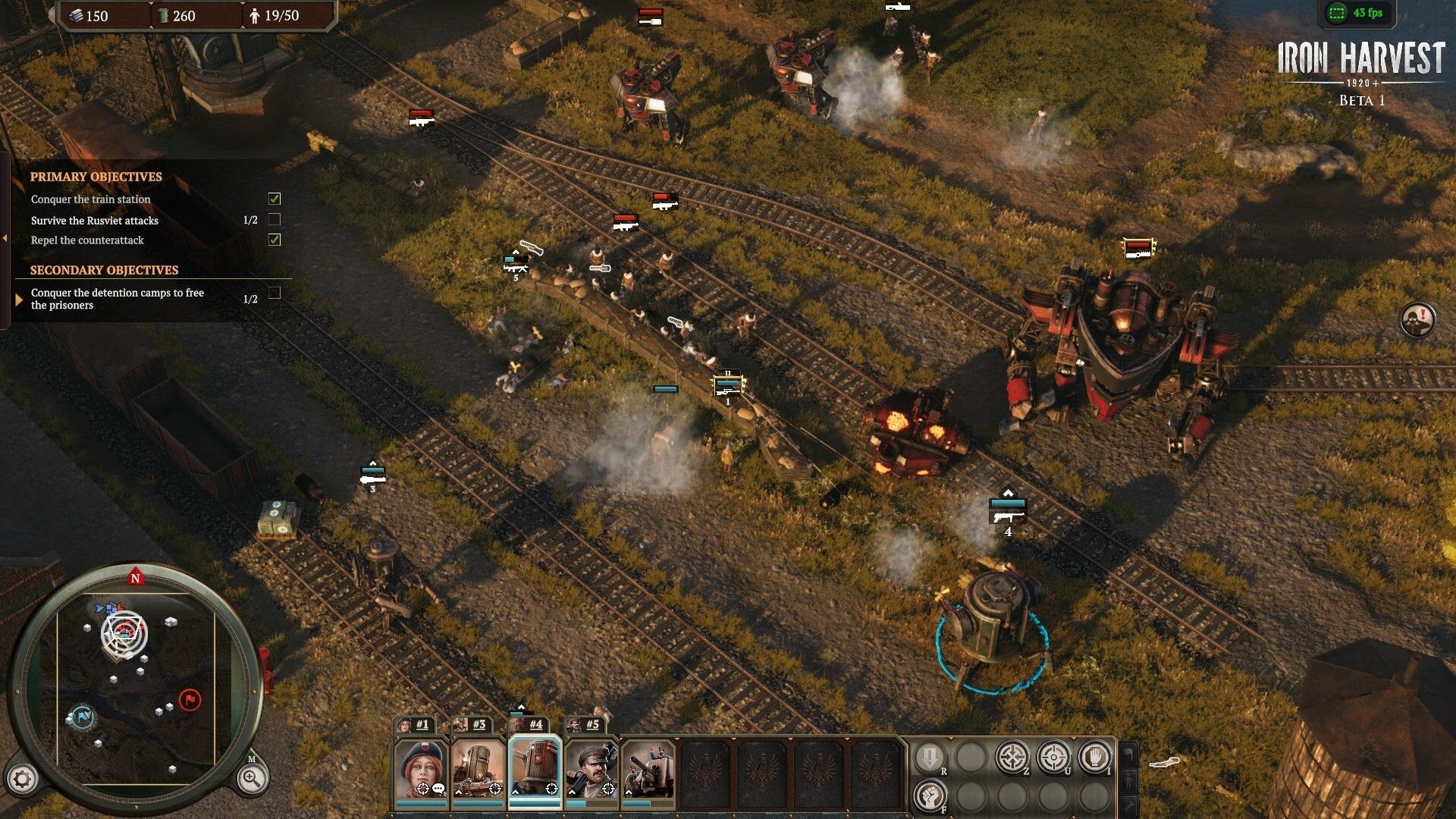
Task: Activate the crossed-crosshair attack command
Action: click(x=1012, y=757)
